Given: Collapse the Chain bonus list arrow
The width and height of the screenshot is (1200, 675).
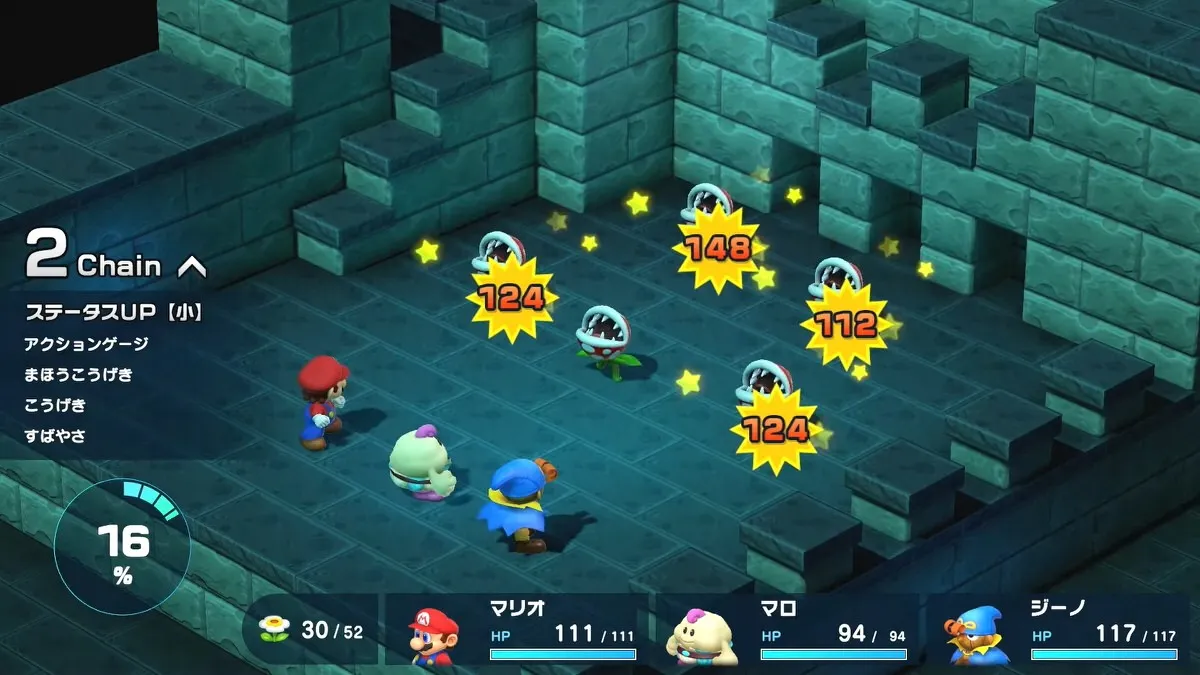Looking at the screenshot, I should (x=191, y=266).
